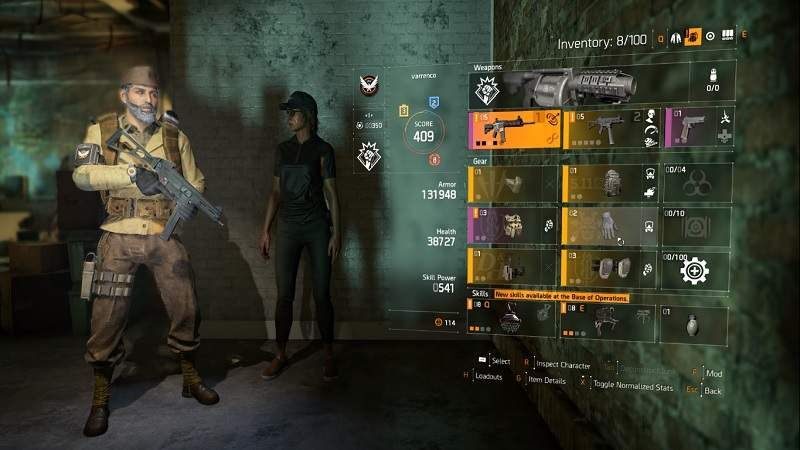Open the mask gear slot
Image resolution: width=800 pixels, height=450 pixels.
(513, 184)
